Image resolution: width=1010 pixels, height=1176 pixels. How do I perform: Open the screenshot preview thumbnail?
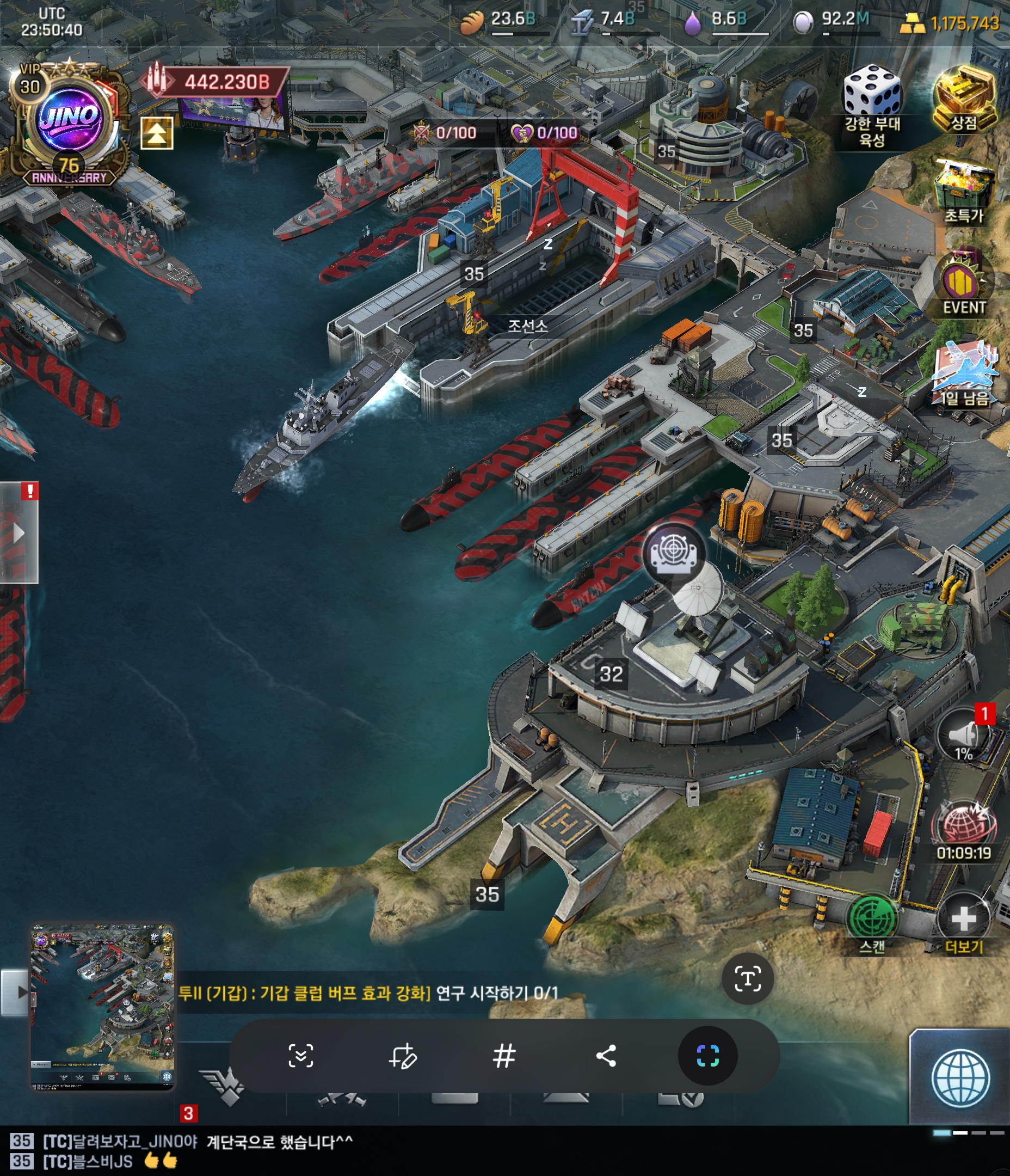pyautogui.click(x=102, y=1006)
